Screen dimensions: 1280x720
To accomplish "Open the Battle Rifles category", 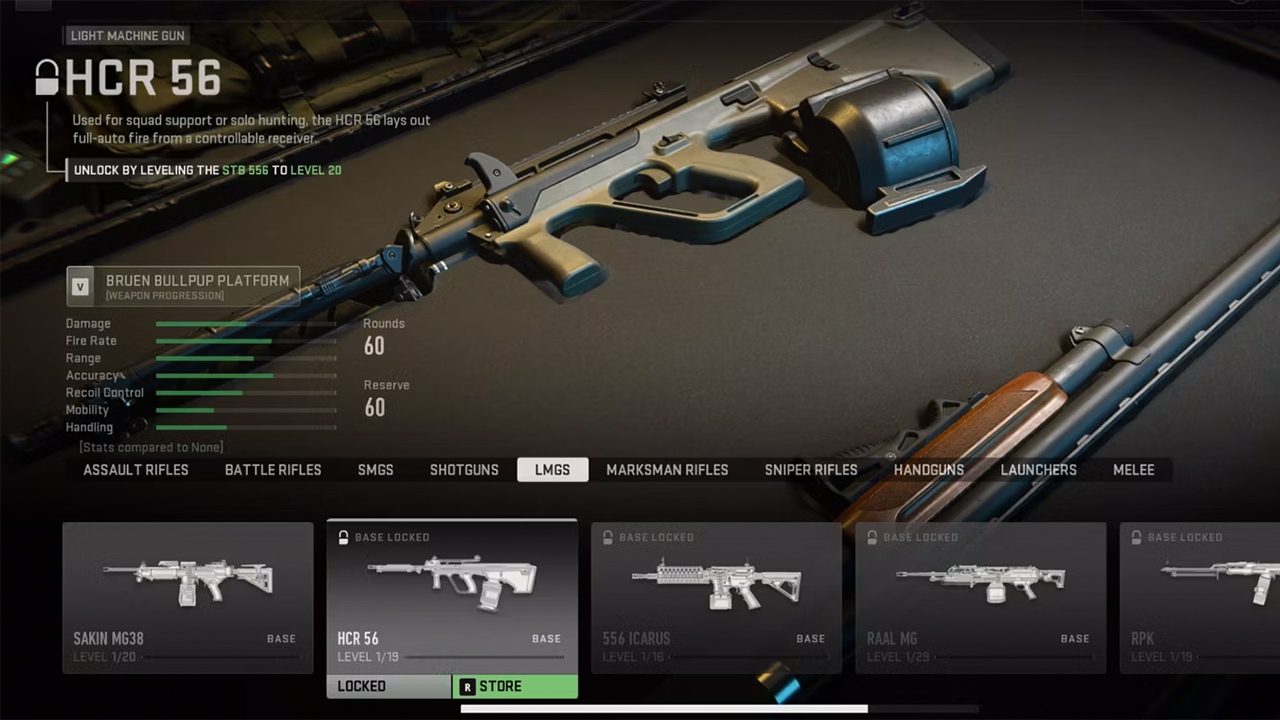I will (x=273, y=470).
